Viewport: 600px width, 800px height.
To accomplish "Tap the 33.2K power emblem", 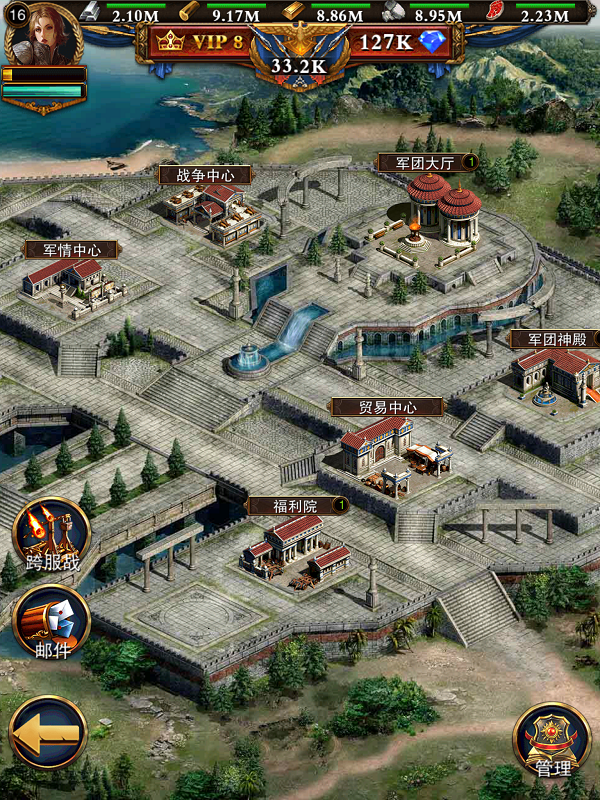I will pyautogui.click(x=300, y=62).
